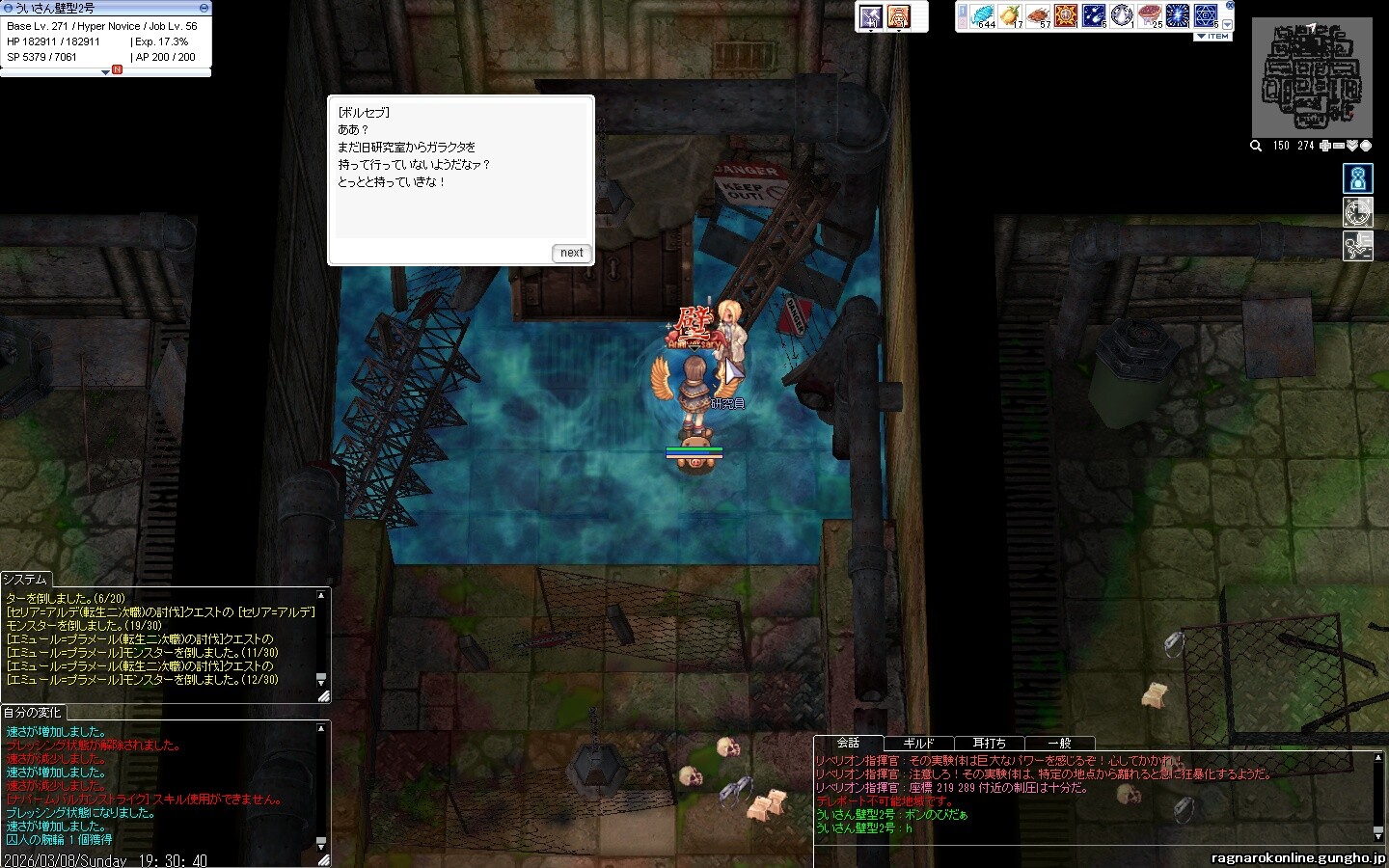Open the glowing blue character silhouette icon
Image resolution: width=1389 pixels, height=868 pixels.
(x=1358, y=178)
